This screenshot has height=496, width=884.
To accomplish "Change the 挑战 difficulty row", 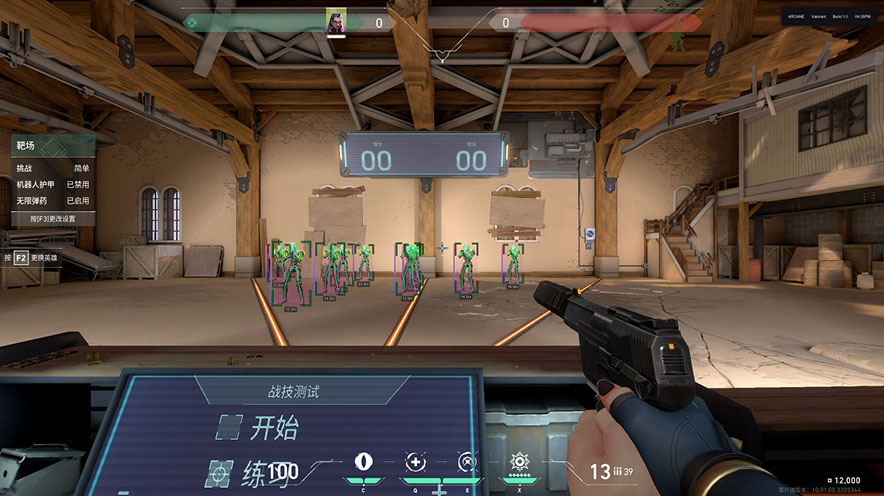I will click(x=54, y=169).
